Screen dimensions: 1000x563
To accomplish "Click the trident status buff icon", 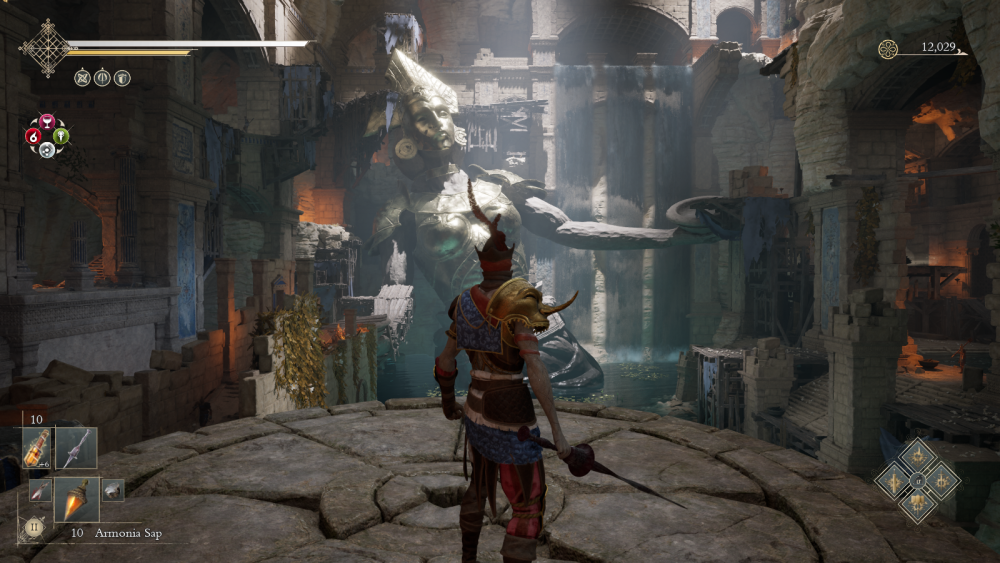I will 102,77.
